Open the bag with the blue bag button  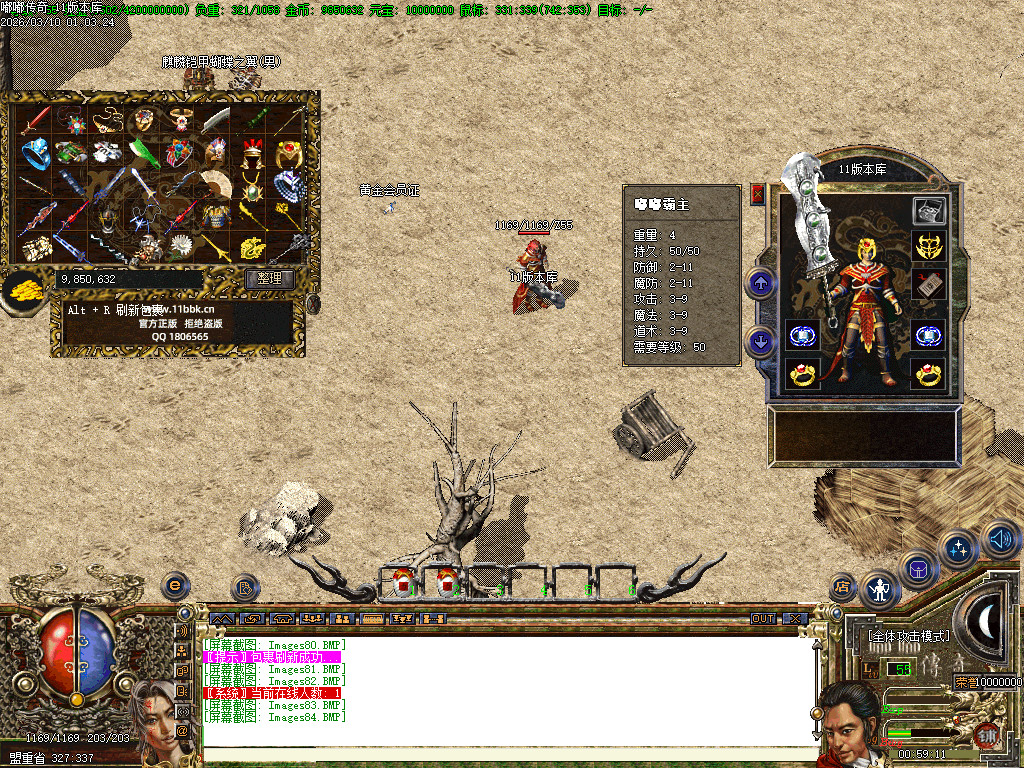pyautogui.click(x=919, y=569)
